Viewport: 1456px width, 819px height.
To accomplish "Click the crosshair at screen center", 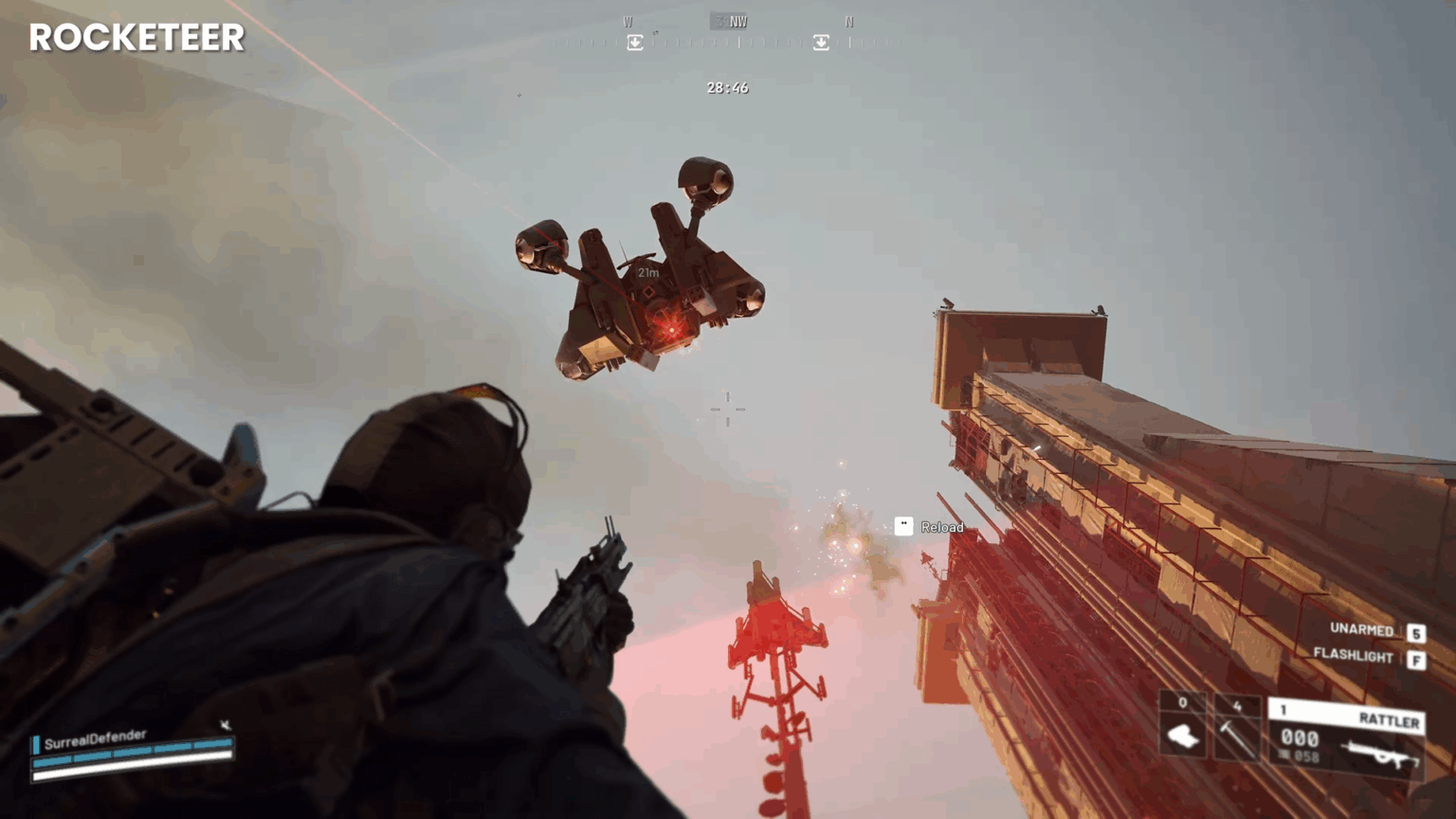I will [727, 408].
